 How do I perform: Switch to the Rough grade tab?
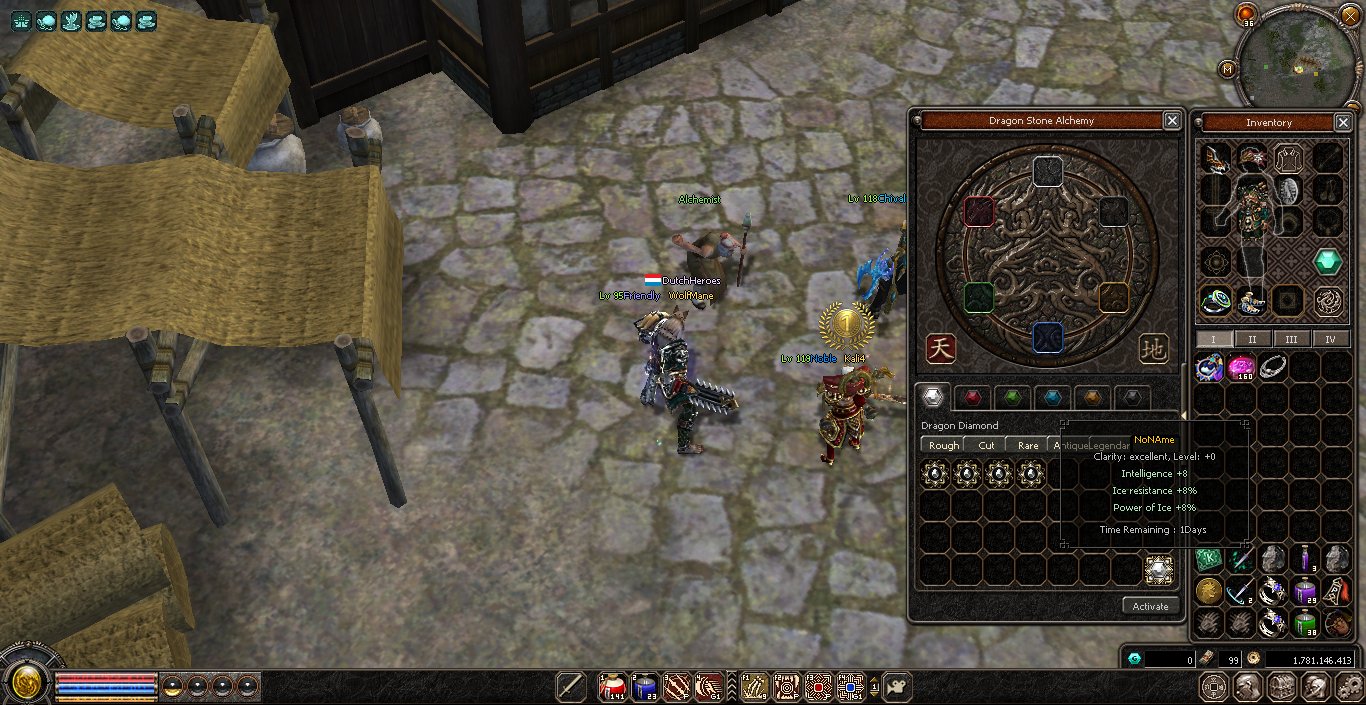[x=943, y=445]
